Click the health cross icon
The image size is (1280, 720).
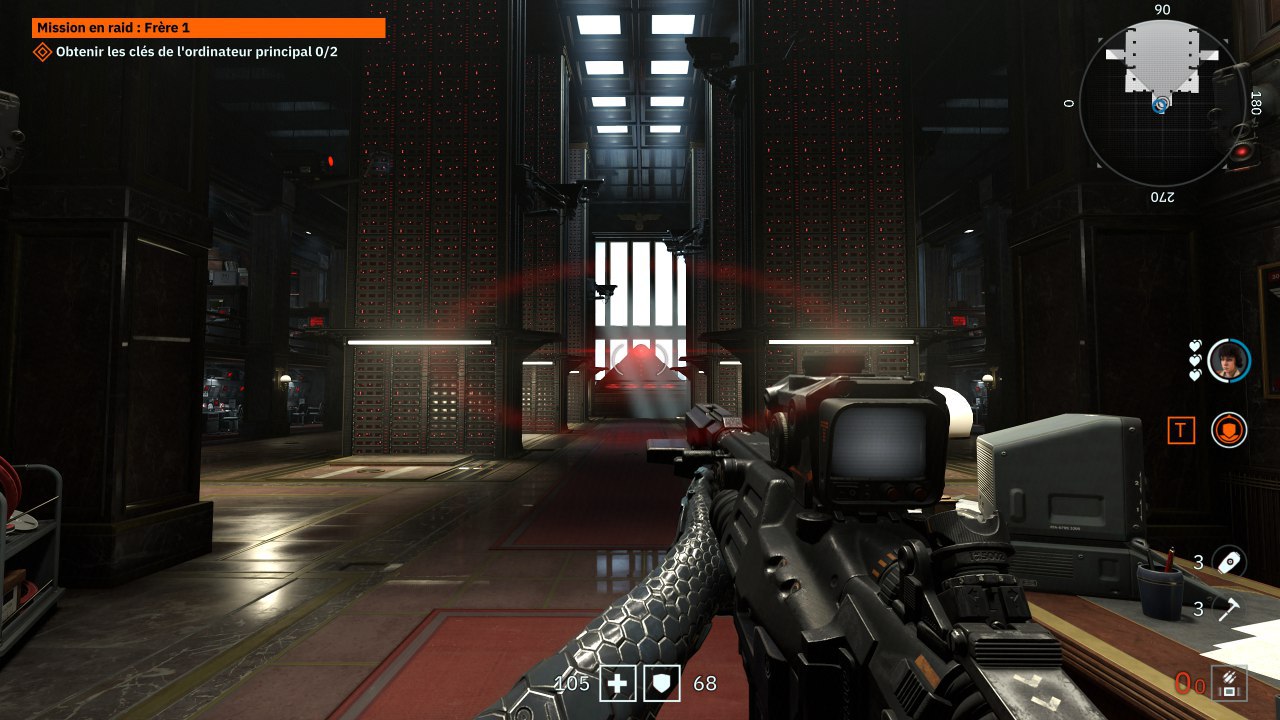pos(618,684)
